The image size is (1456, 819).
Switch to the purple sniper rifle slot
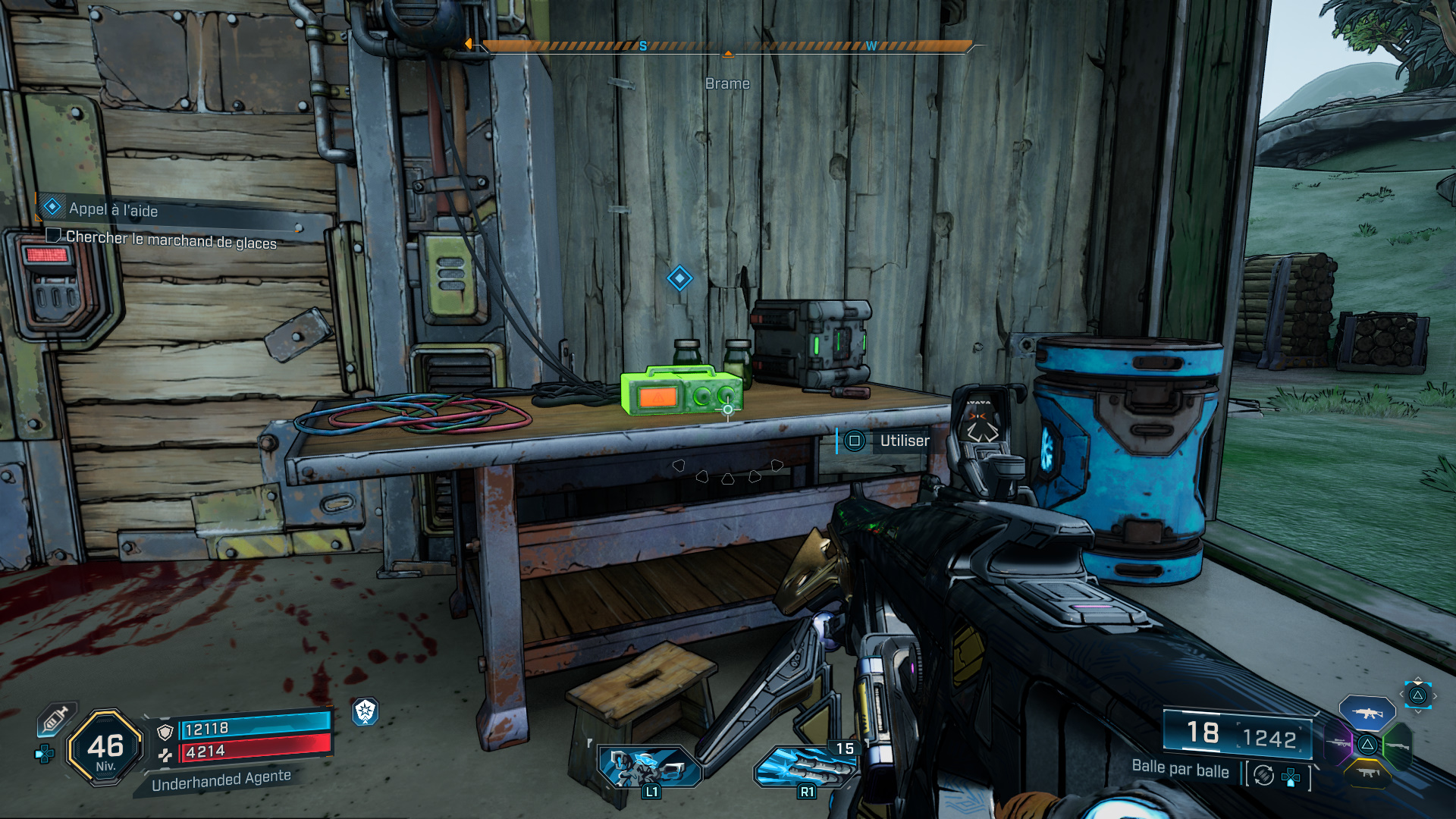coord(1338,744)
